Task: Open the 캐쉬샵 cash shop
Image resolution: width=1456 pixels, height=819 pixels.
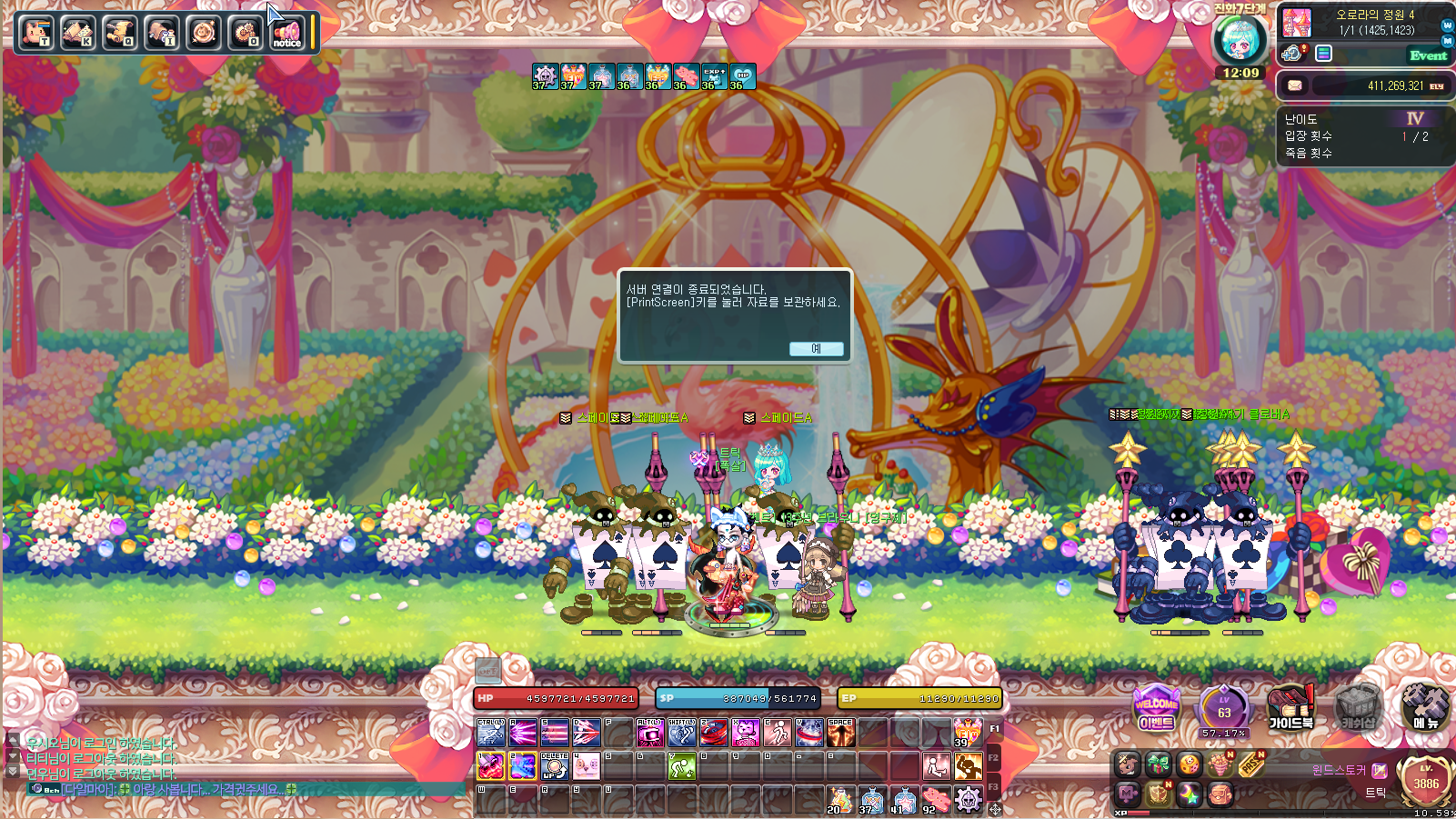Action: [1358, 708]
